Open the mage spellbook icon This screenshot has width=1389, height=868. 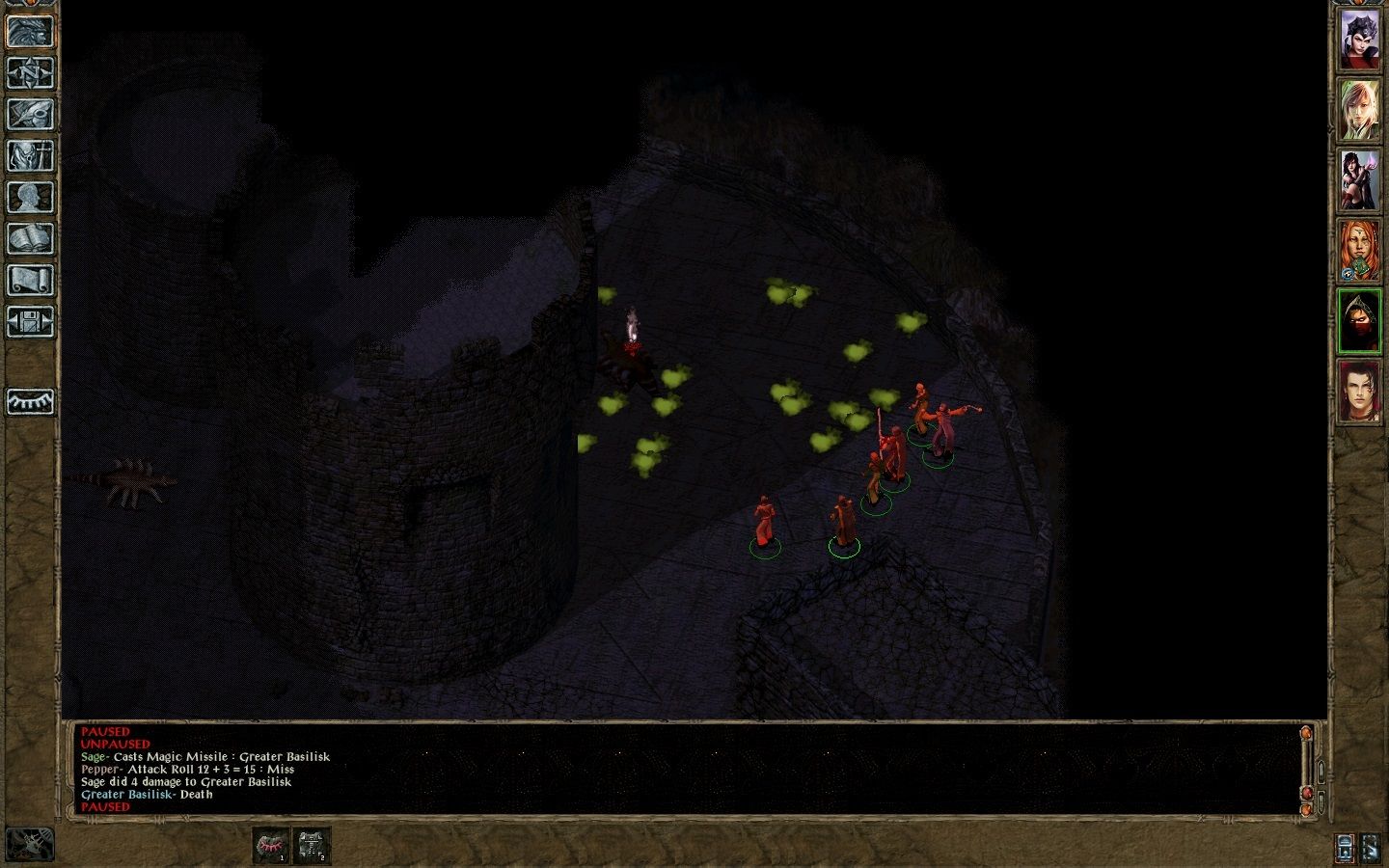(x=30, y=238)
